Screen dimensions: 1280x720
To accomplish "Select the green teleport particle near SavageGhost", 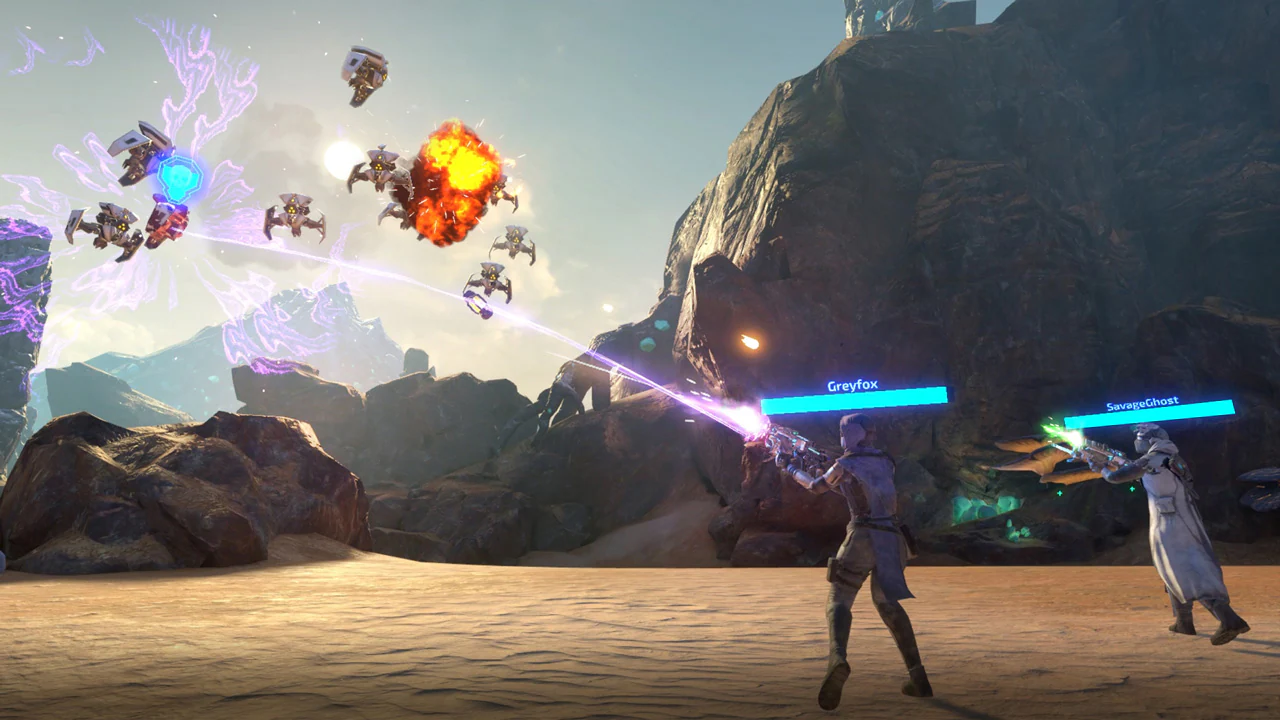I will point(1132,488).
